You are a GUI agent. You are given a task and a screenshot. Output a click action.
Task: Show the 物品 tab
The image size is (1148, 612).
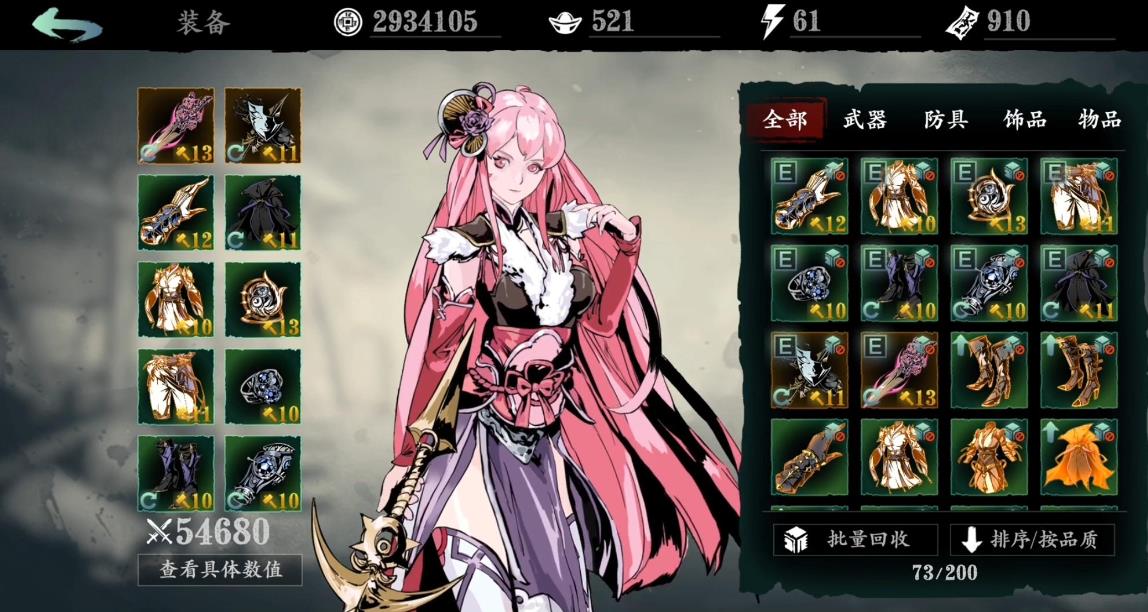[1099, 120]
